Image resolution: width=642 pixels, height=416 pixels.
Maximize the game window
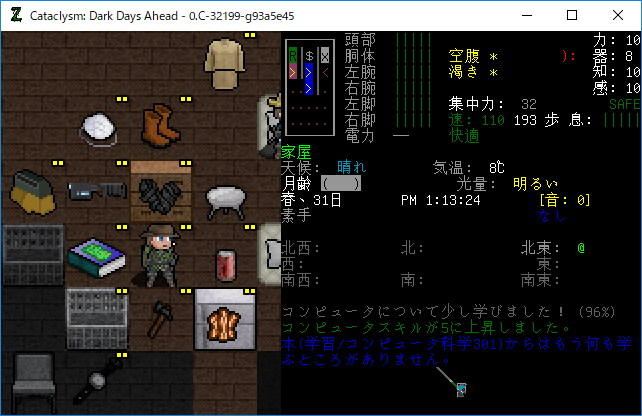572,15
